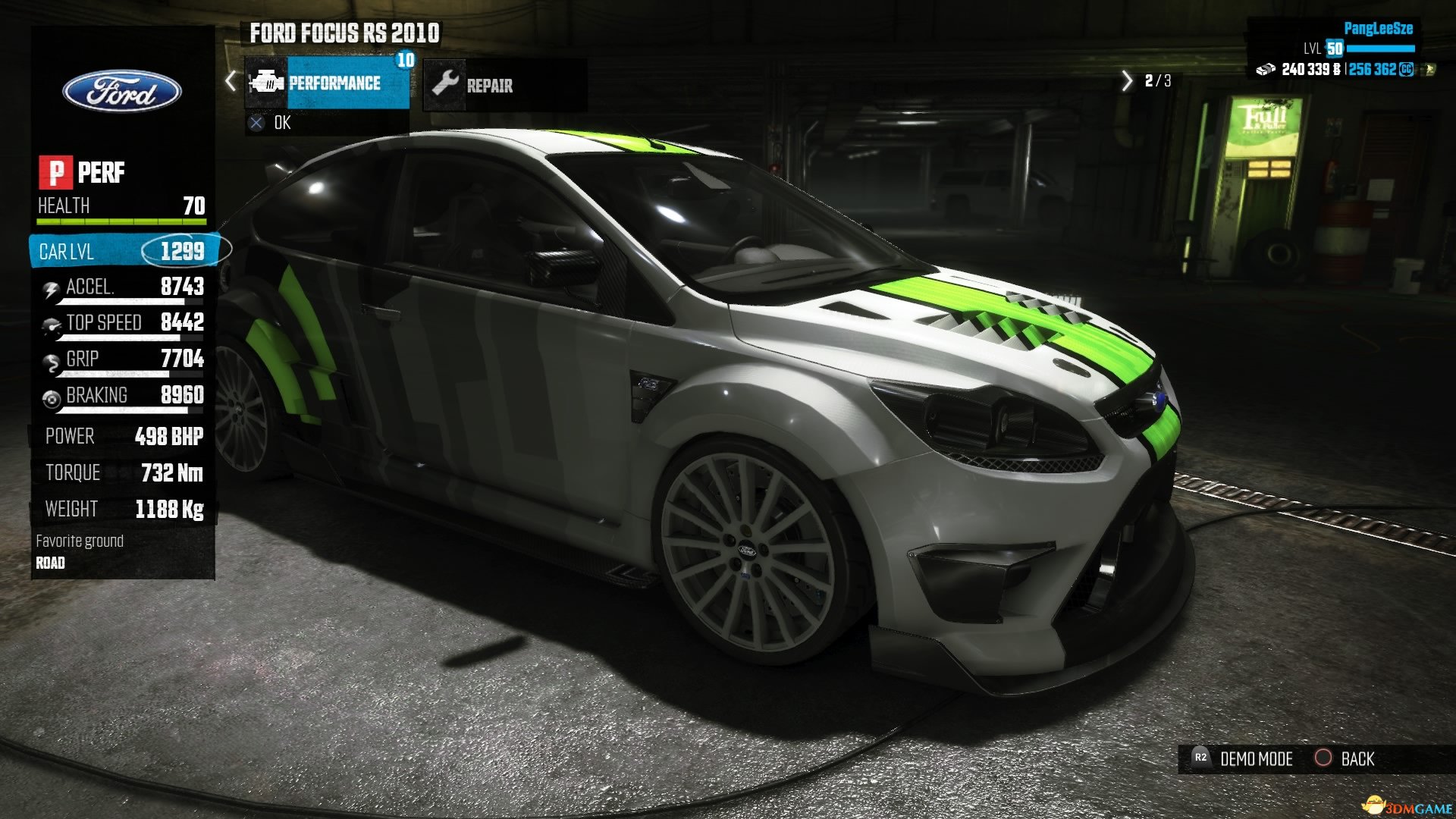
Task: Confirm with the OK option
Action: click(x=272, y=123)
